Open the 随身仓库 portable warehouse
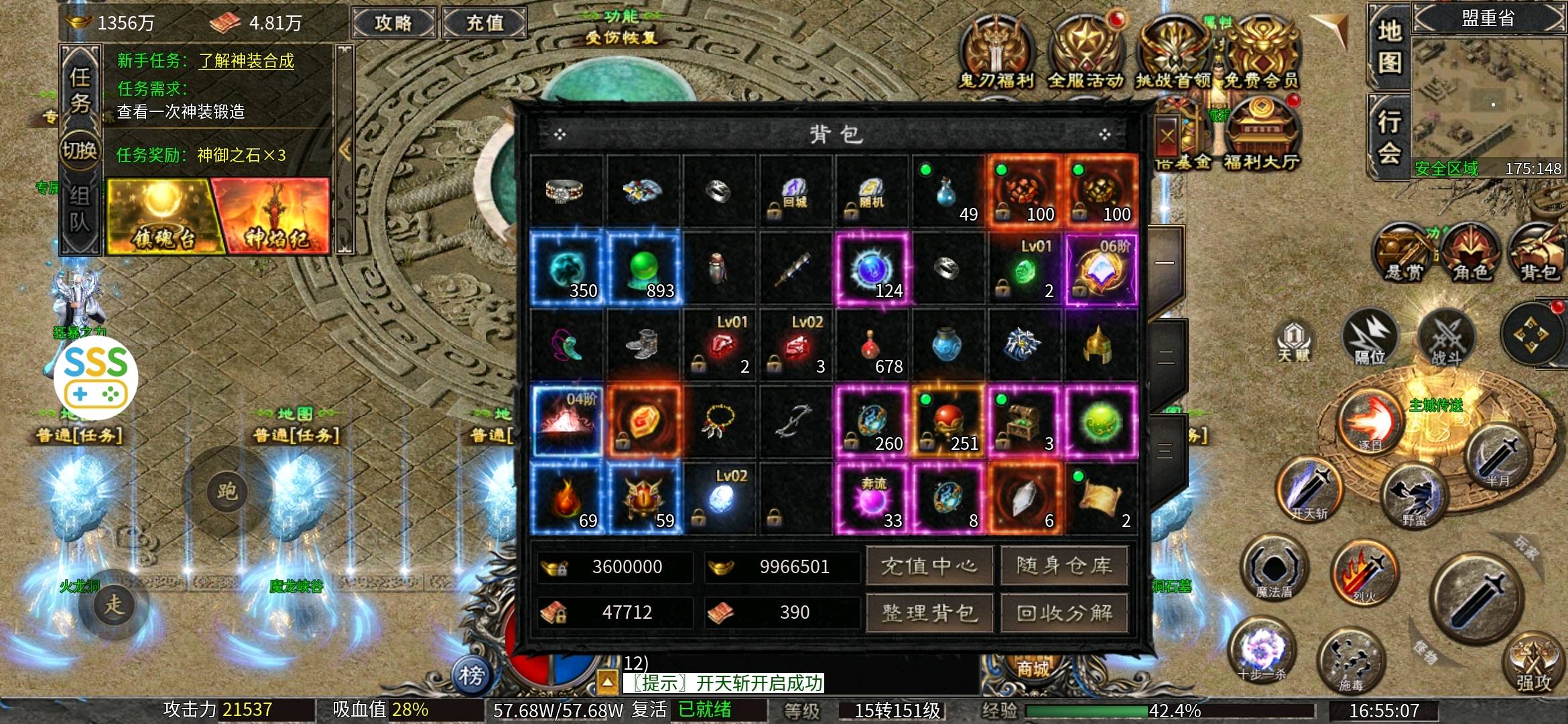Image resolution: width=1568 pixels, height=724 pixels. click(1064, 566)
